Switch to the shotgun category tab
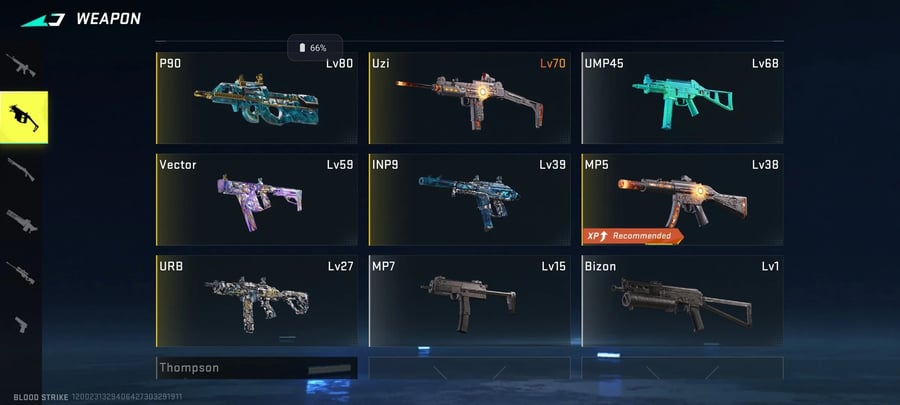The height and width of the screenshot is (405, 900). pos(21,169)
